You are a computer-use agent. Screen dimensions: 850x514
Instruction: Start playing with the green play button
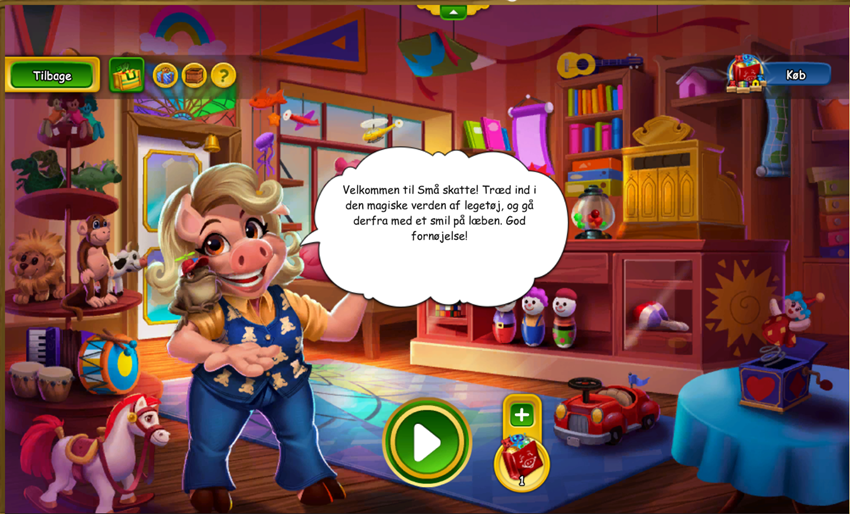pos(427,442)
